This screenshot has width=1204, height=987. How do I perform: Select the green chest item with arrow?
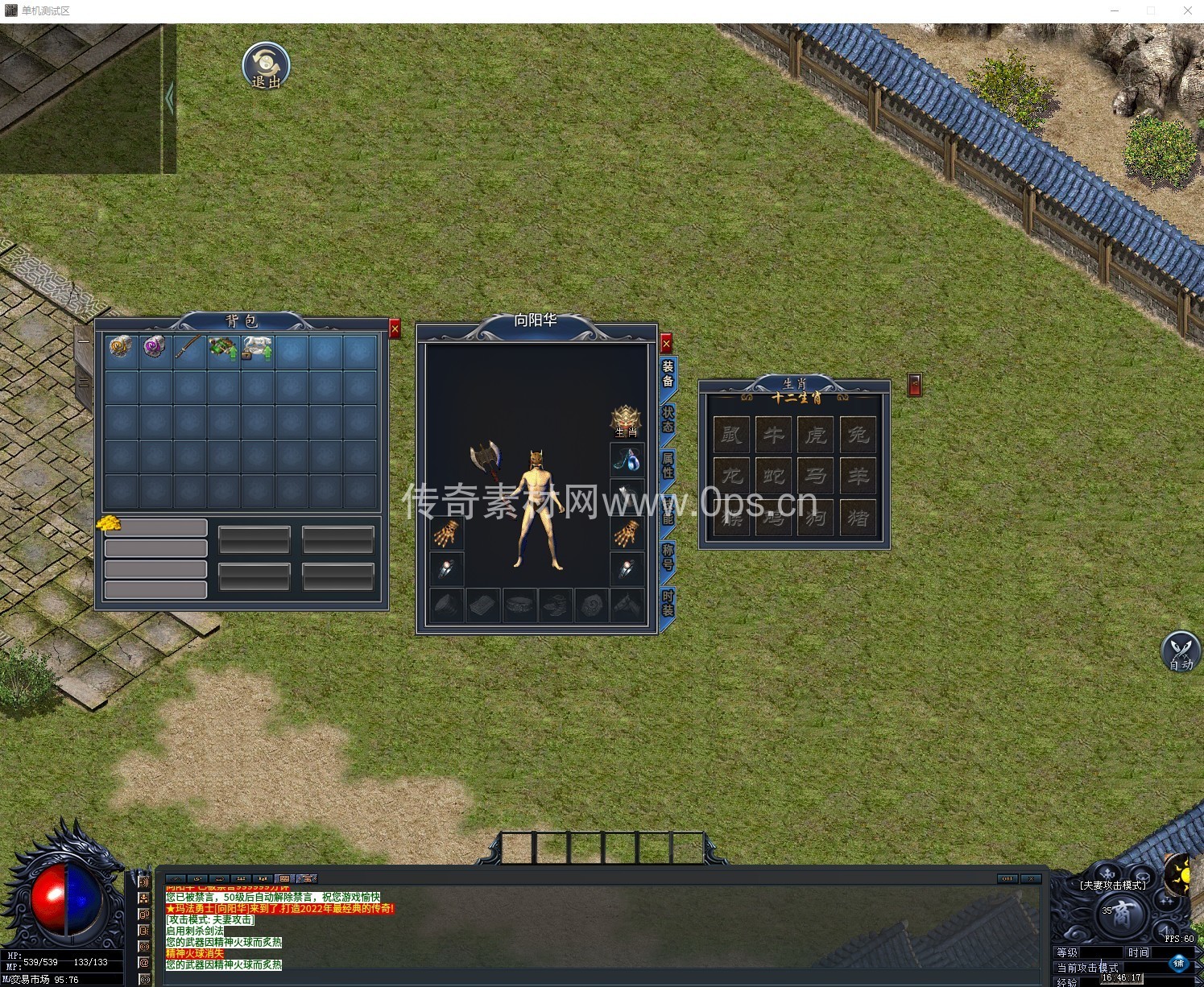pyautogui.click(x=223, y=348)
